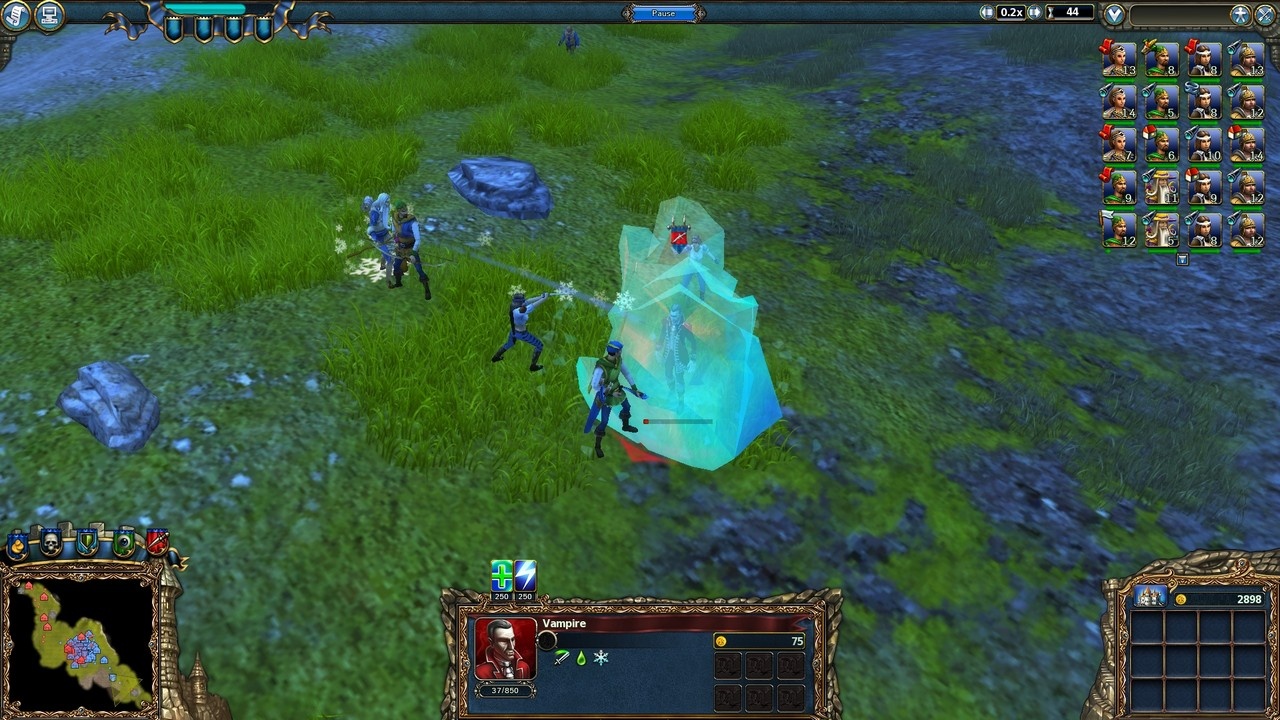The image size is (1280, 720).
Task: Select the Attack flag with skull icon
Action: (52, 542)
